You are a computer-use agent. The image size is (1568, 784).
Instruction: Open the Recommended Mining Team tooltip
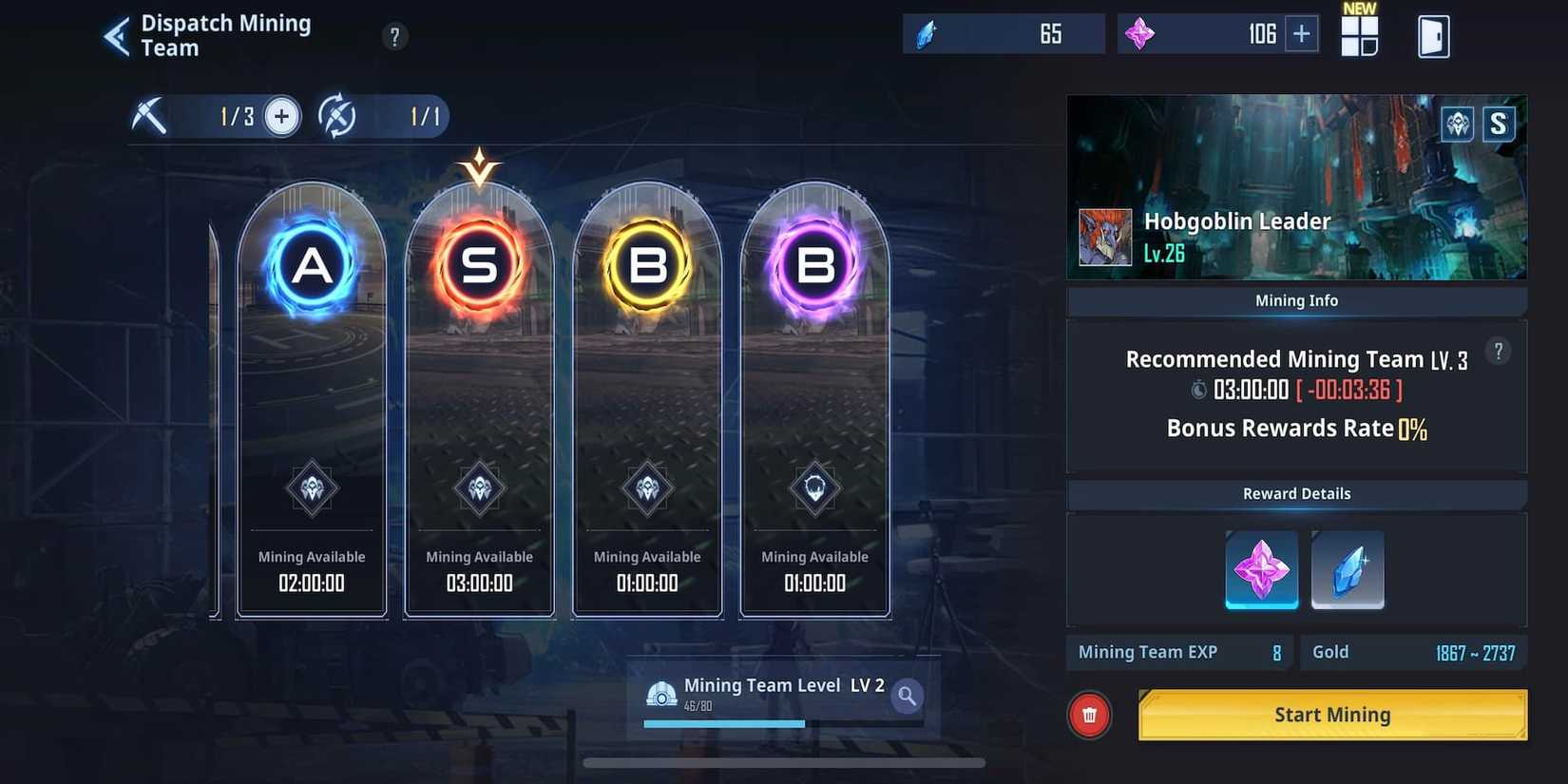click(x=1498, y=351)
